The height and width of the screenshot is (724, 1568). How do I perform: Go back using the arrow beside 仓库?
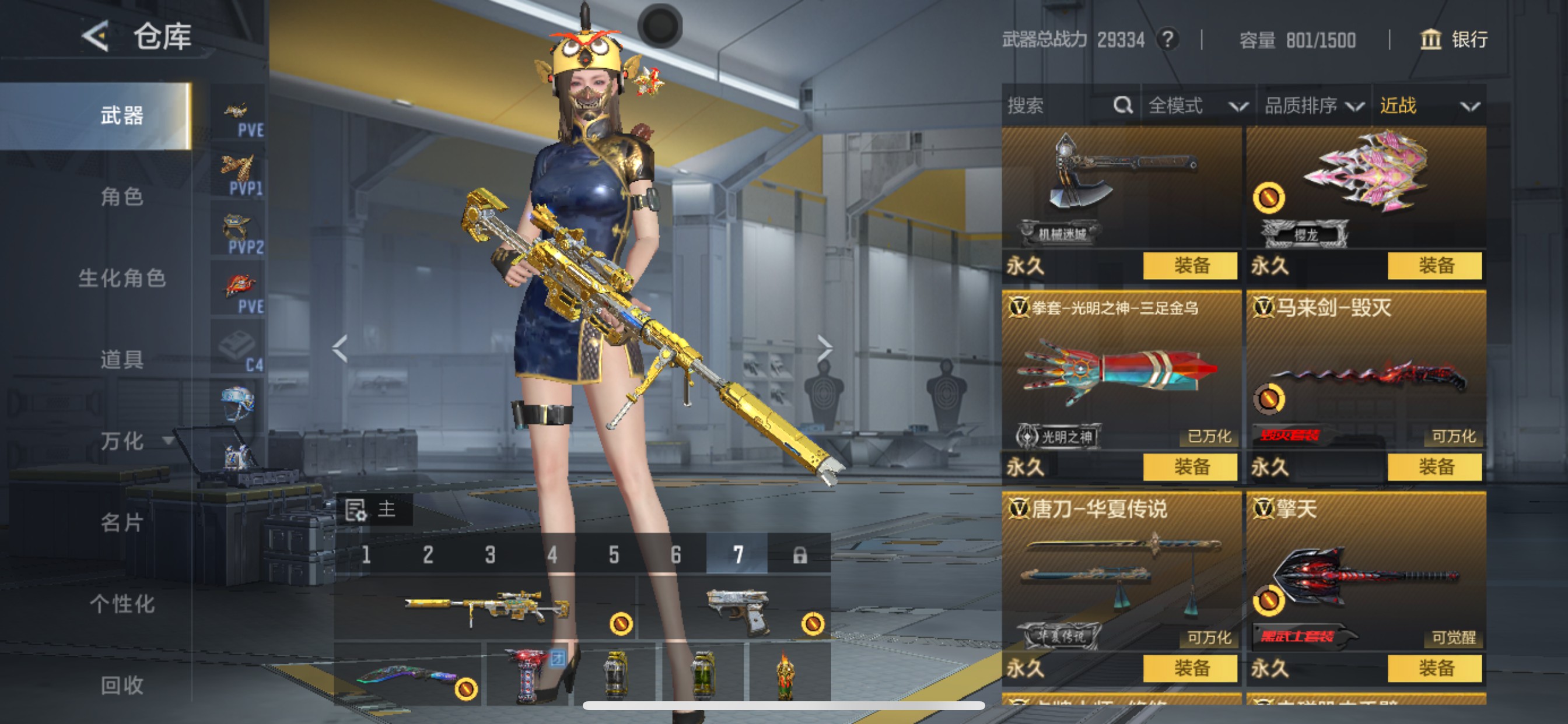point(96,37)
